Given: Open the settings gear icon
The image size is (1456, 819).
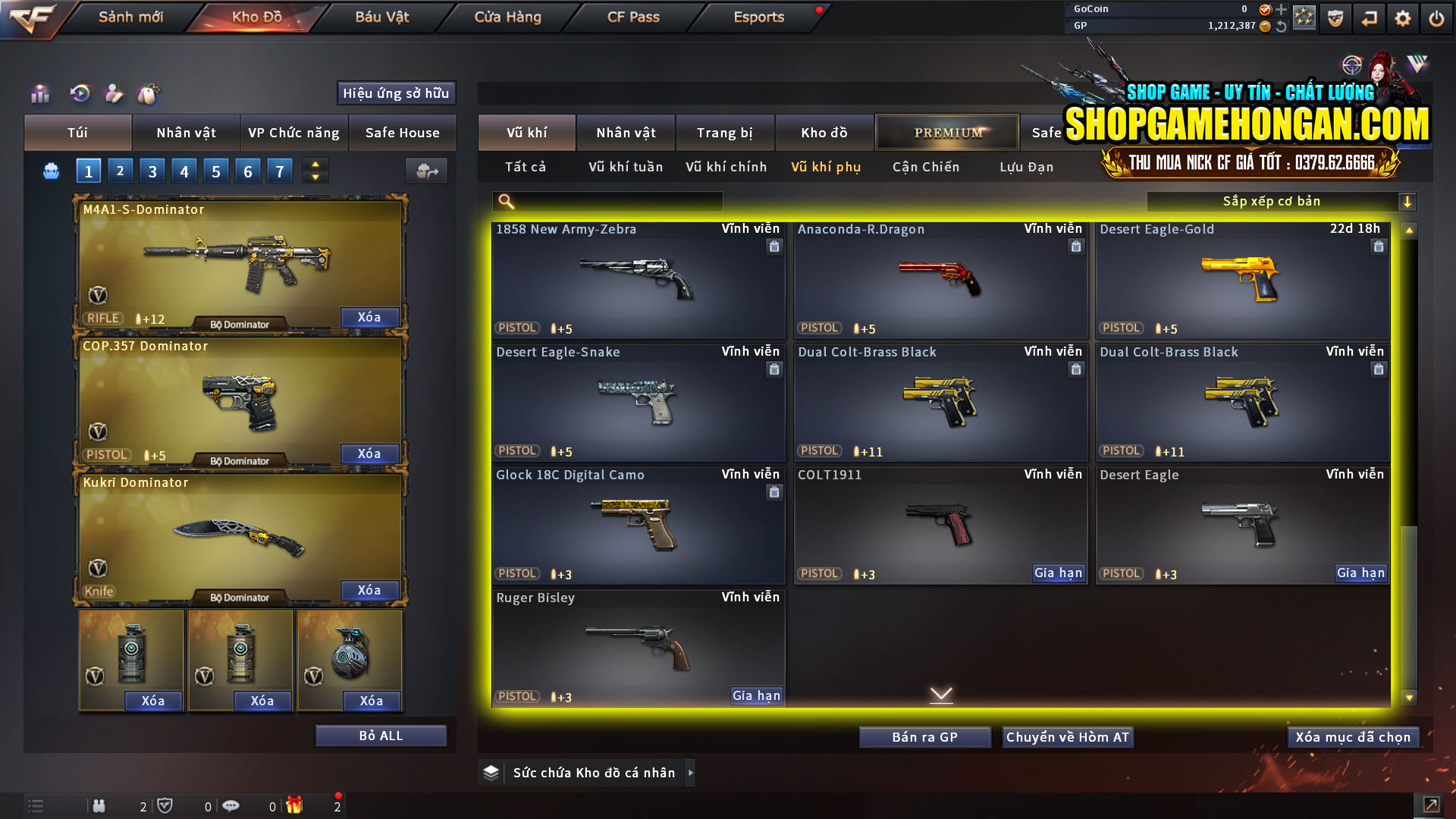Looking at the screenshot, I should 1402,17.
